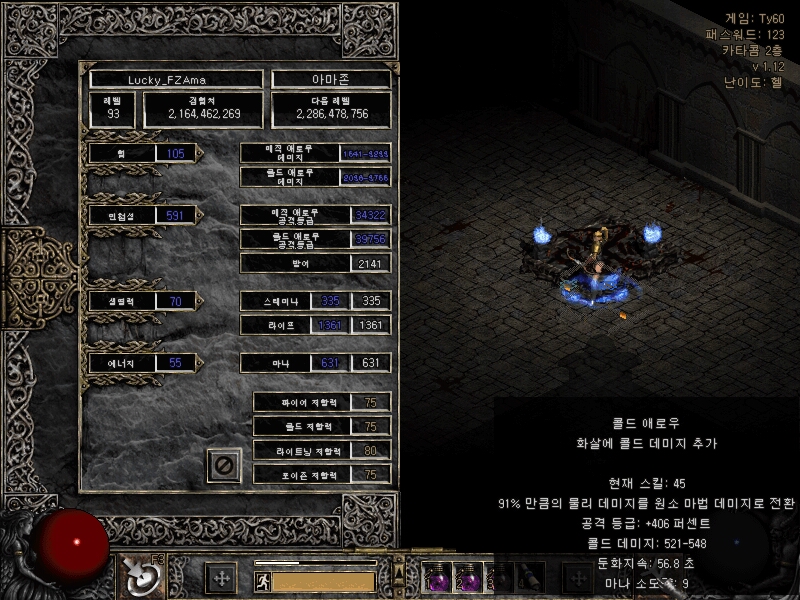Open the cross-arrow mini panel beside stamina
The height and width of the screenshot is (600, 800).
tap(220, 578)
